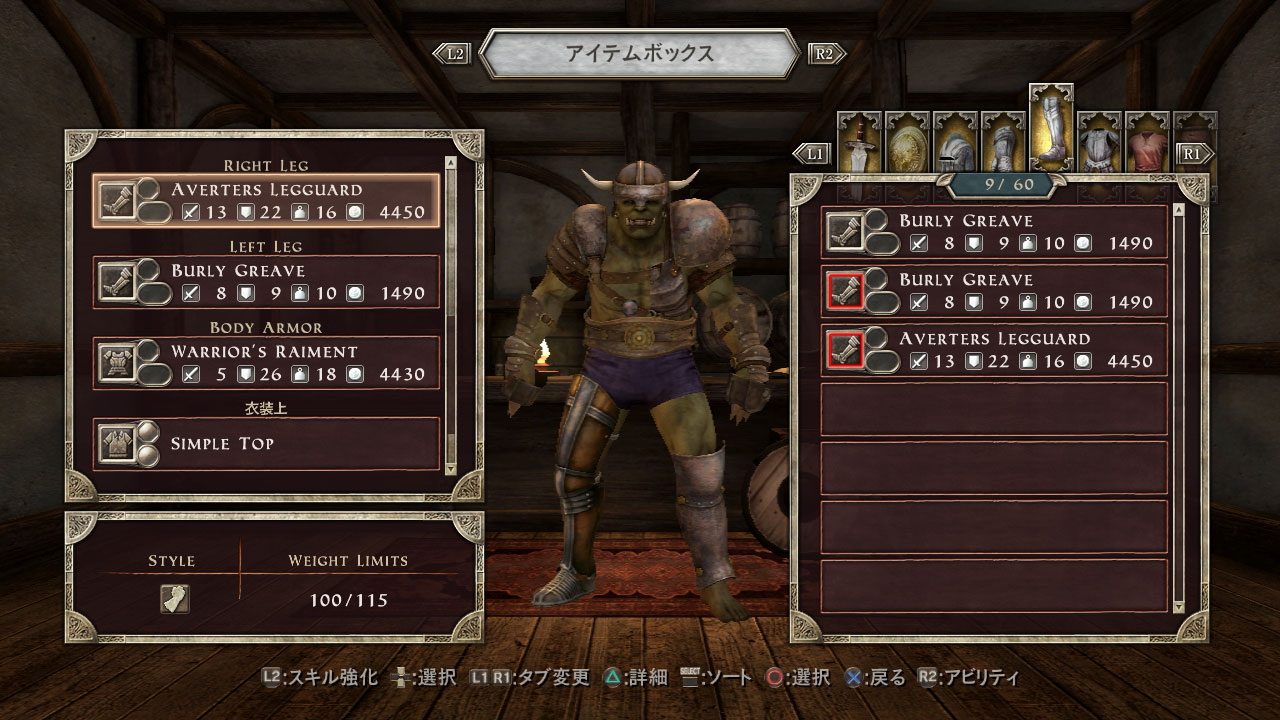1280x720 pixels.
Task: Switch to the body armor chestplate tab
Action: (1100, 139)
